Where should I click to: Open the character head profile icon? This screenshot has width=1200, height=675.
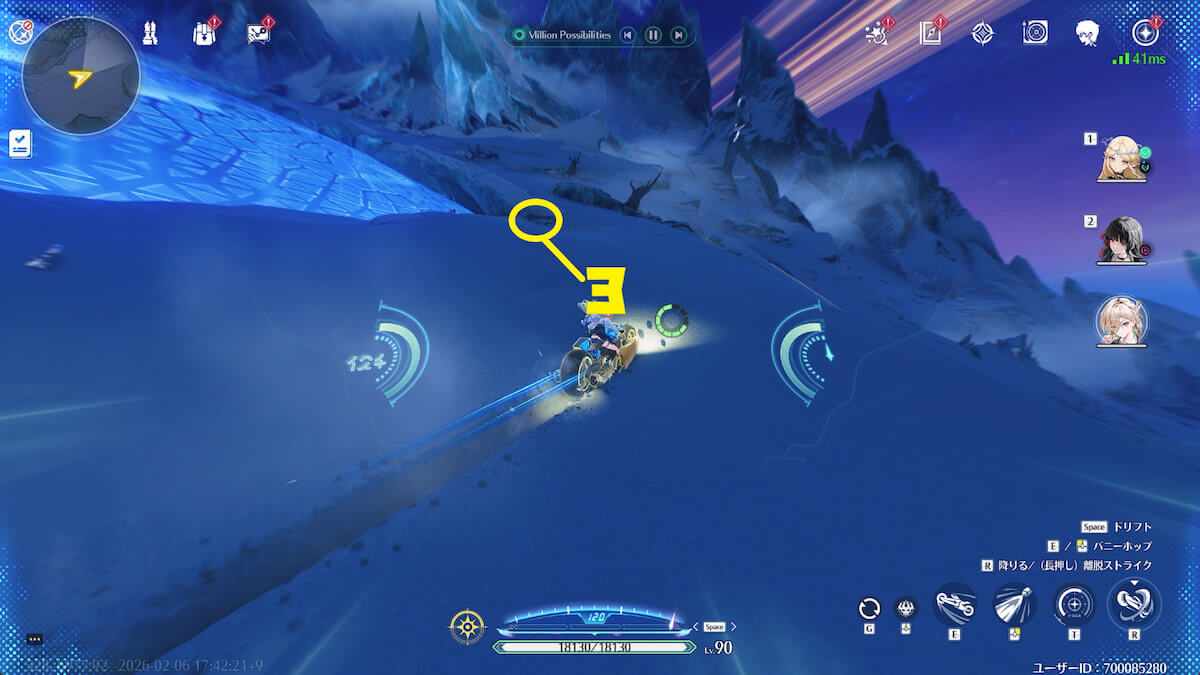[x=1088, y=33]
